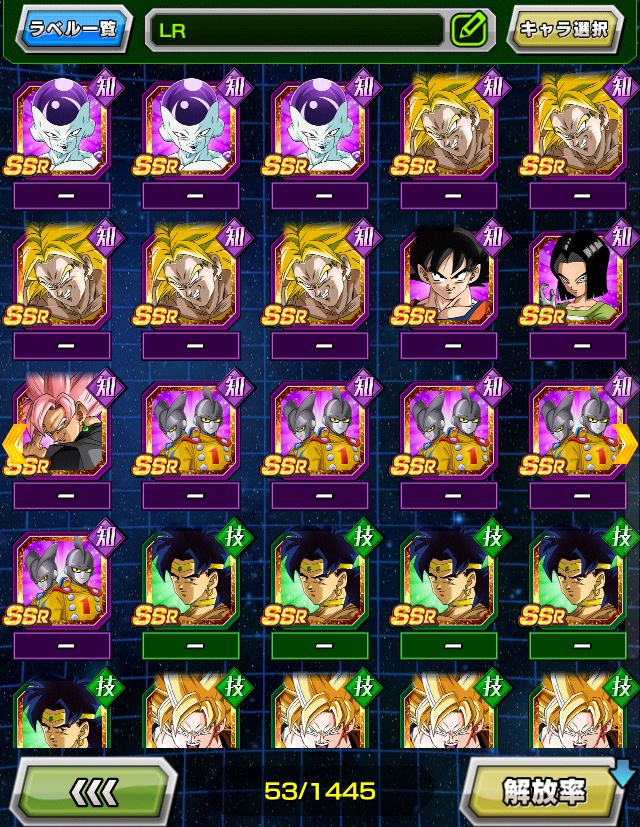Select the black-haired Goku SSR card
640x827 pixels.
point(448,278)
